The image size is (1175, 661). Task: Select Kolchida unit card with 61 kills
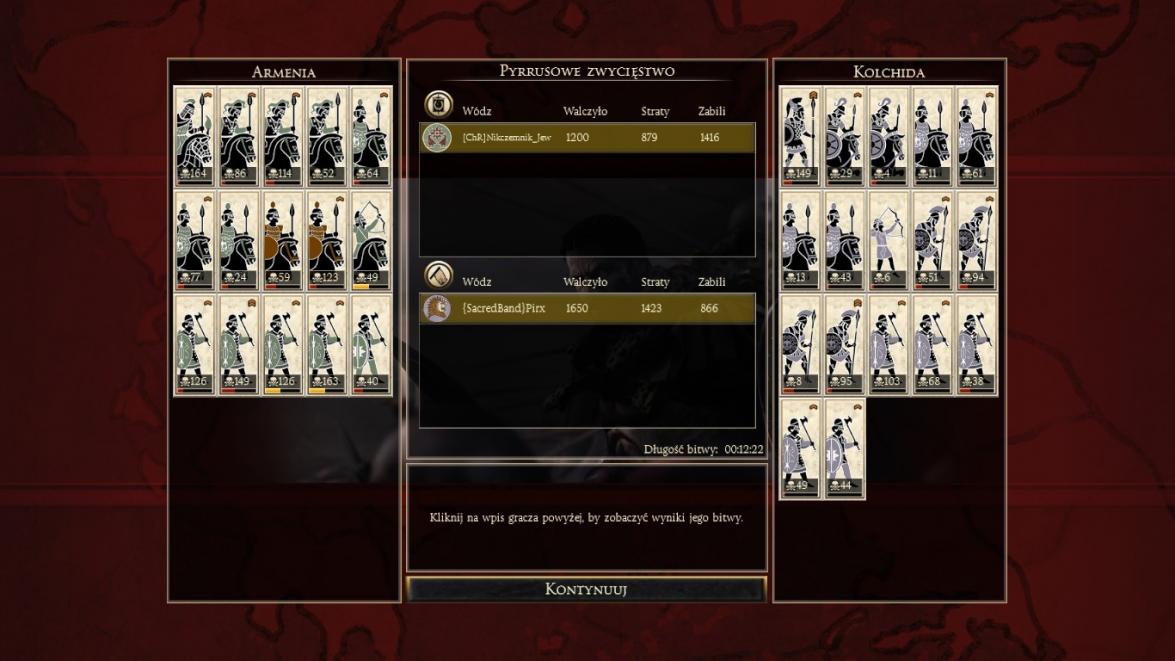pos(976,135)
